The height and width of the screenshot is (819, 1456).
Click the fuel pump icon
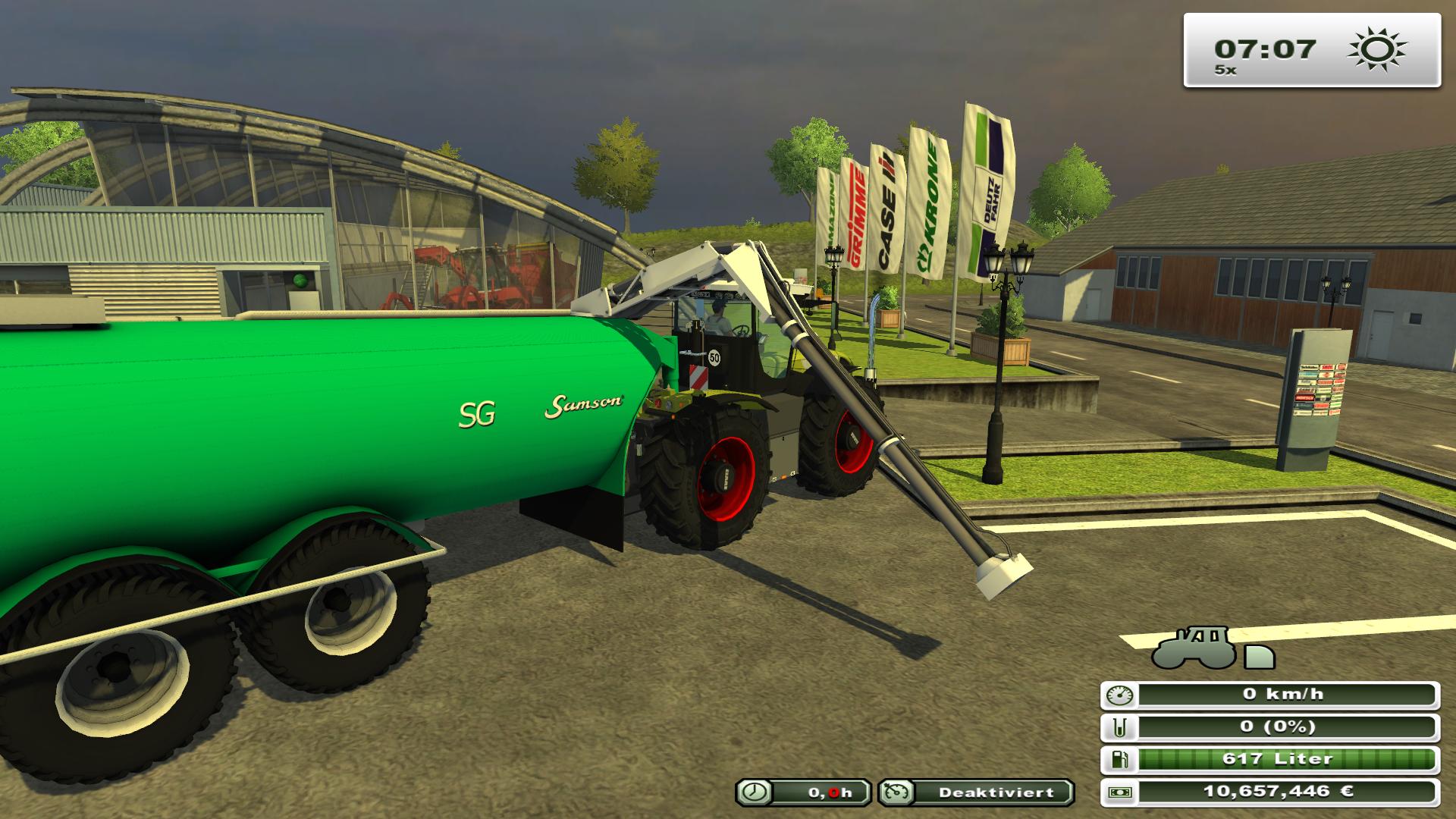click(x=1120, y=760)
